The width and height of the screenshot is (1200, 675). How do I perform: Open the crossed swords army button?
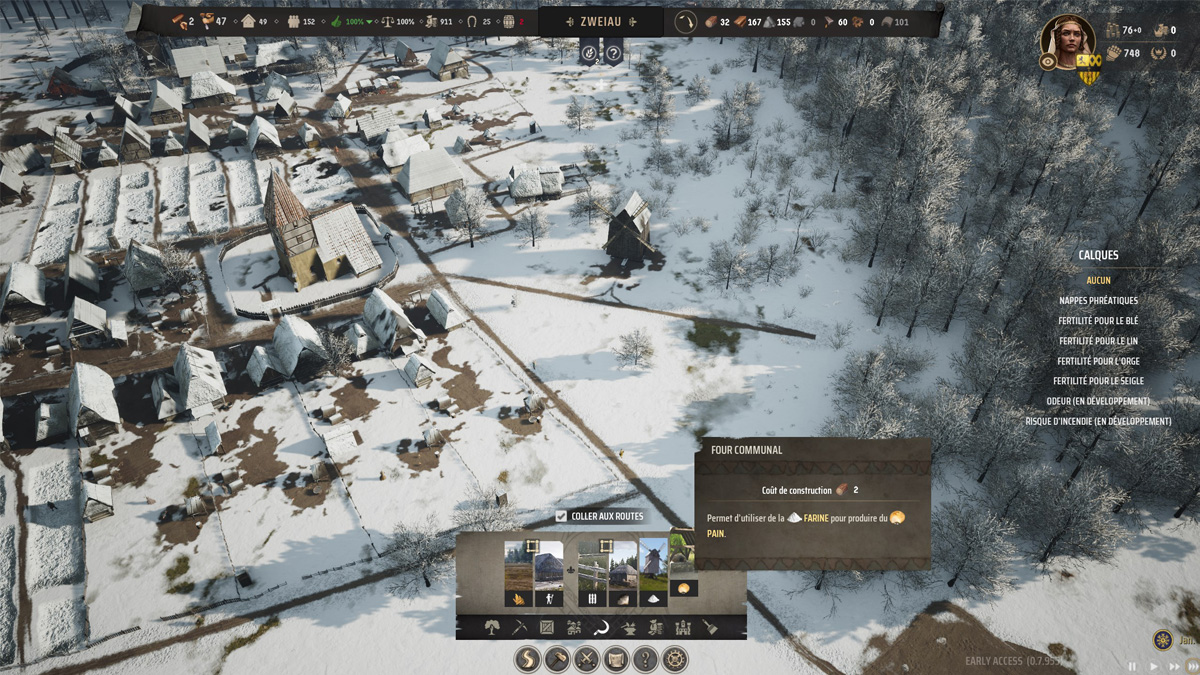click(587, 659)
